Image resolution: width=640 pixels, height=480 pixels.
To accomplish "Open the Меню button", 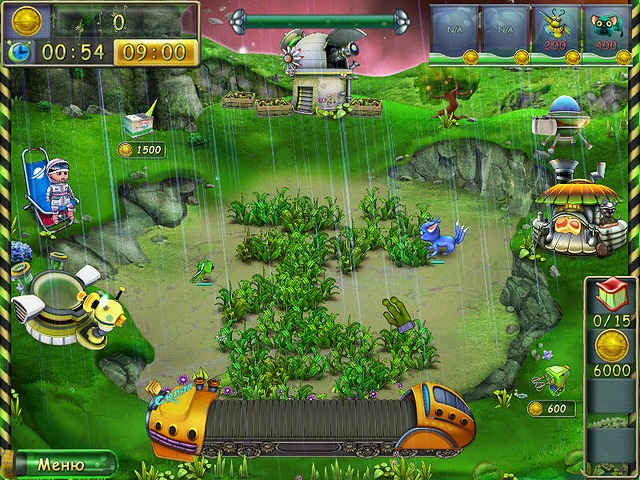I will 60,465.
